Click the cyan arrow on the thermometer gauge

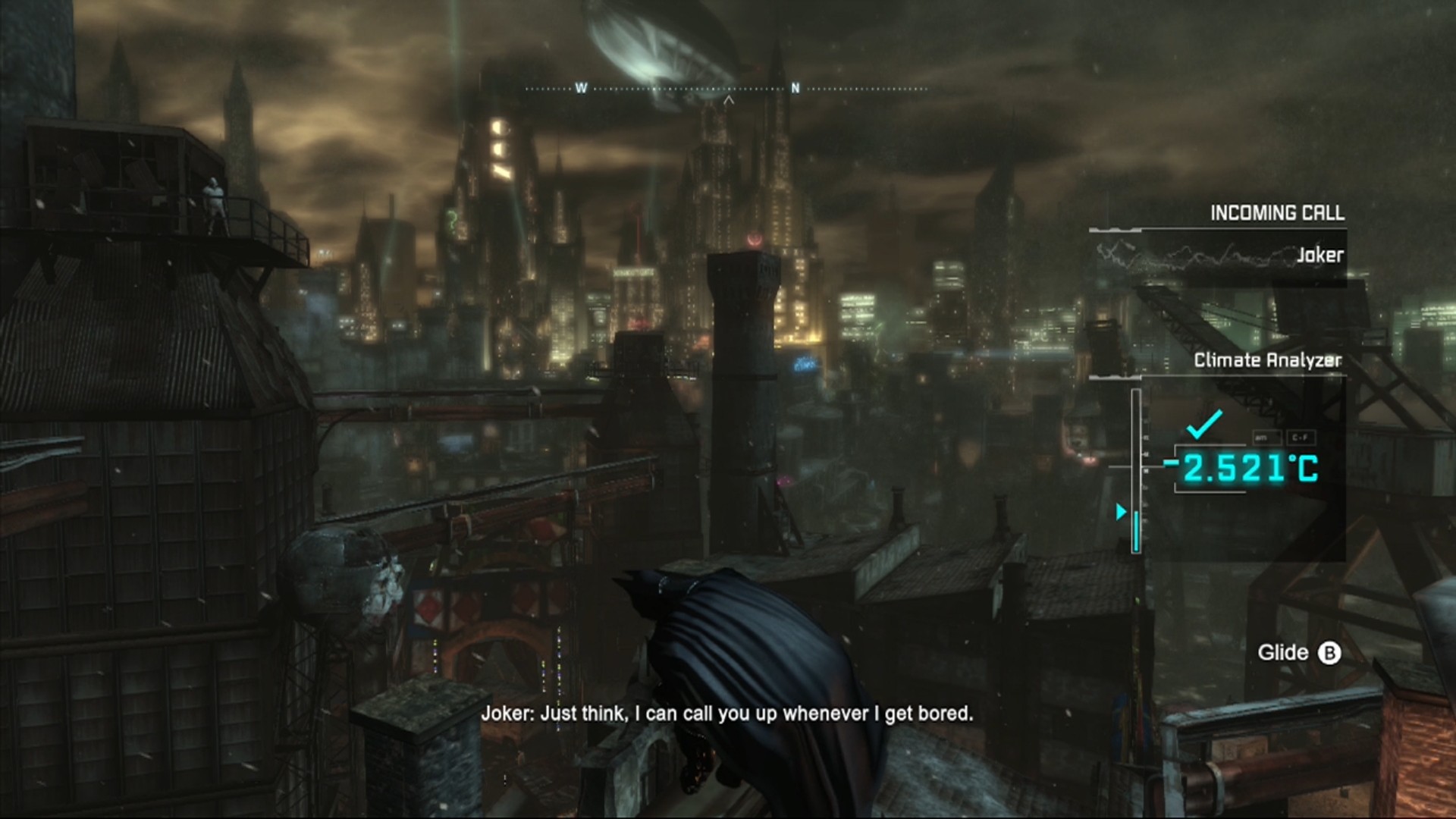1122,512
